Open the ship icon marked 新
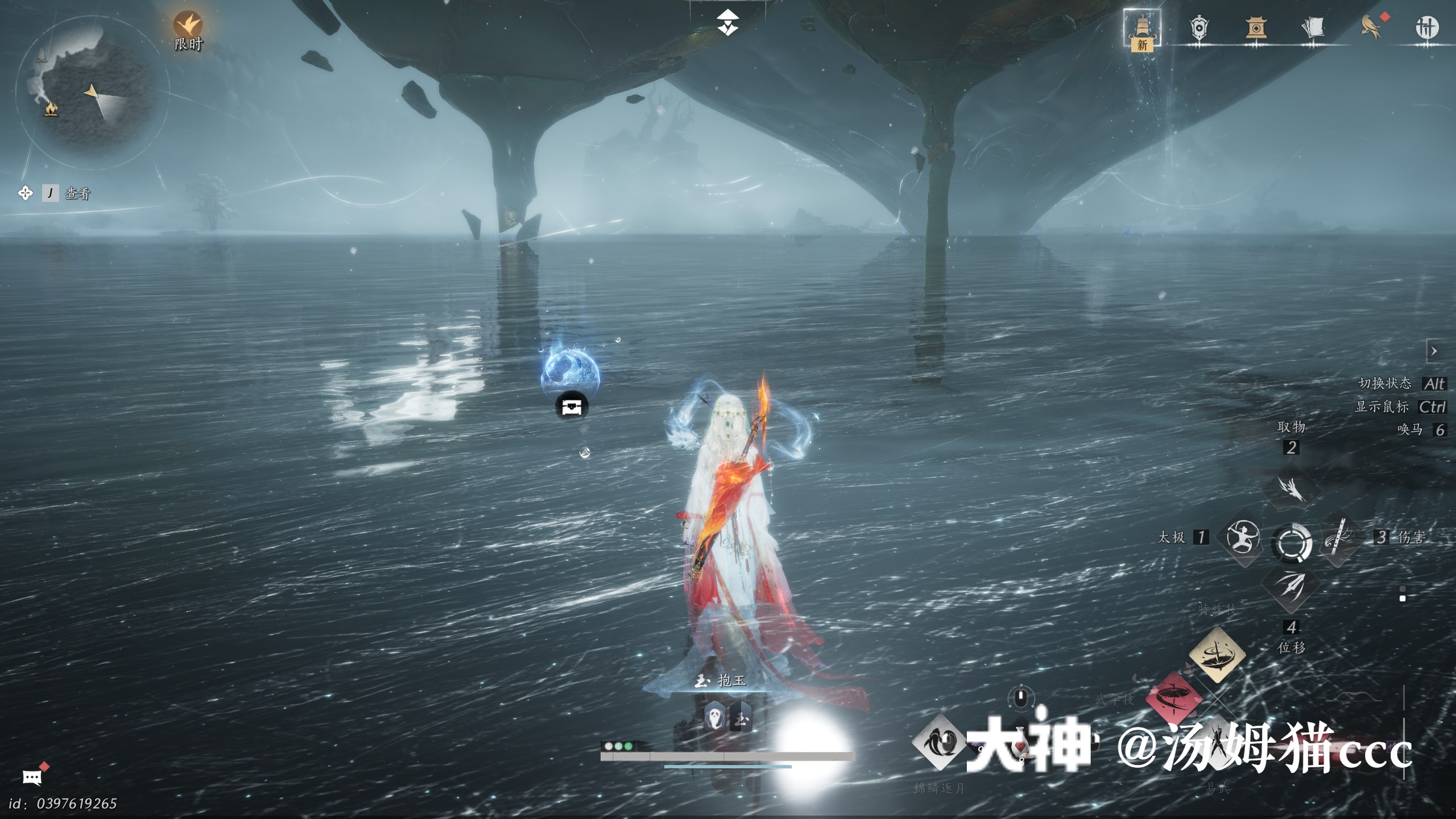 1142,28
